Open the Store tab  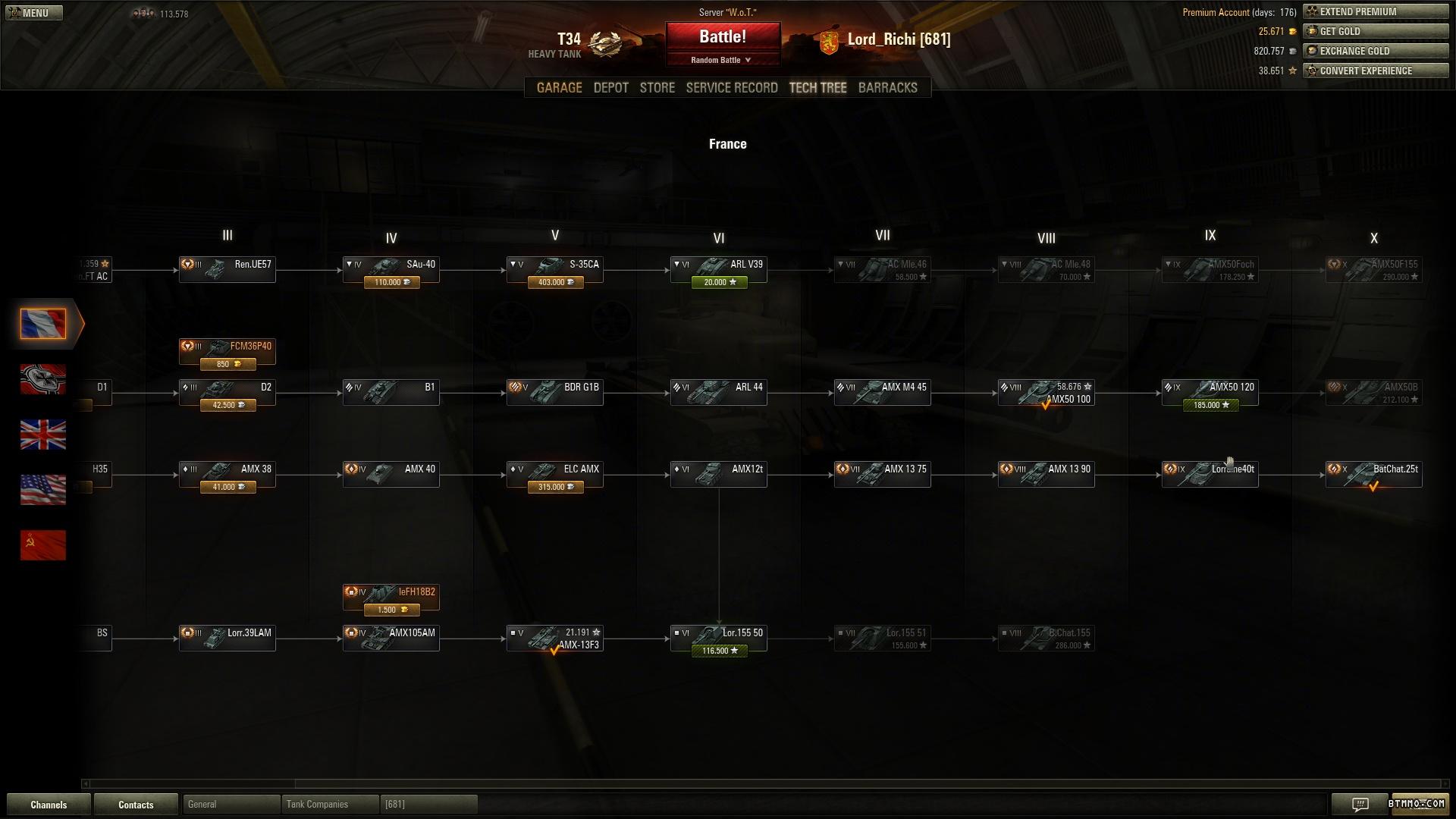[x=657, y=88]
